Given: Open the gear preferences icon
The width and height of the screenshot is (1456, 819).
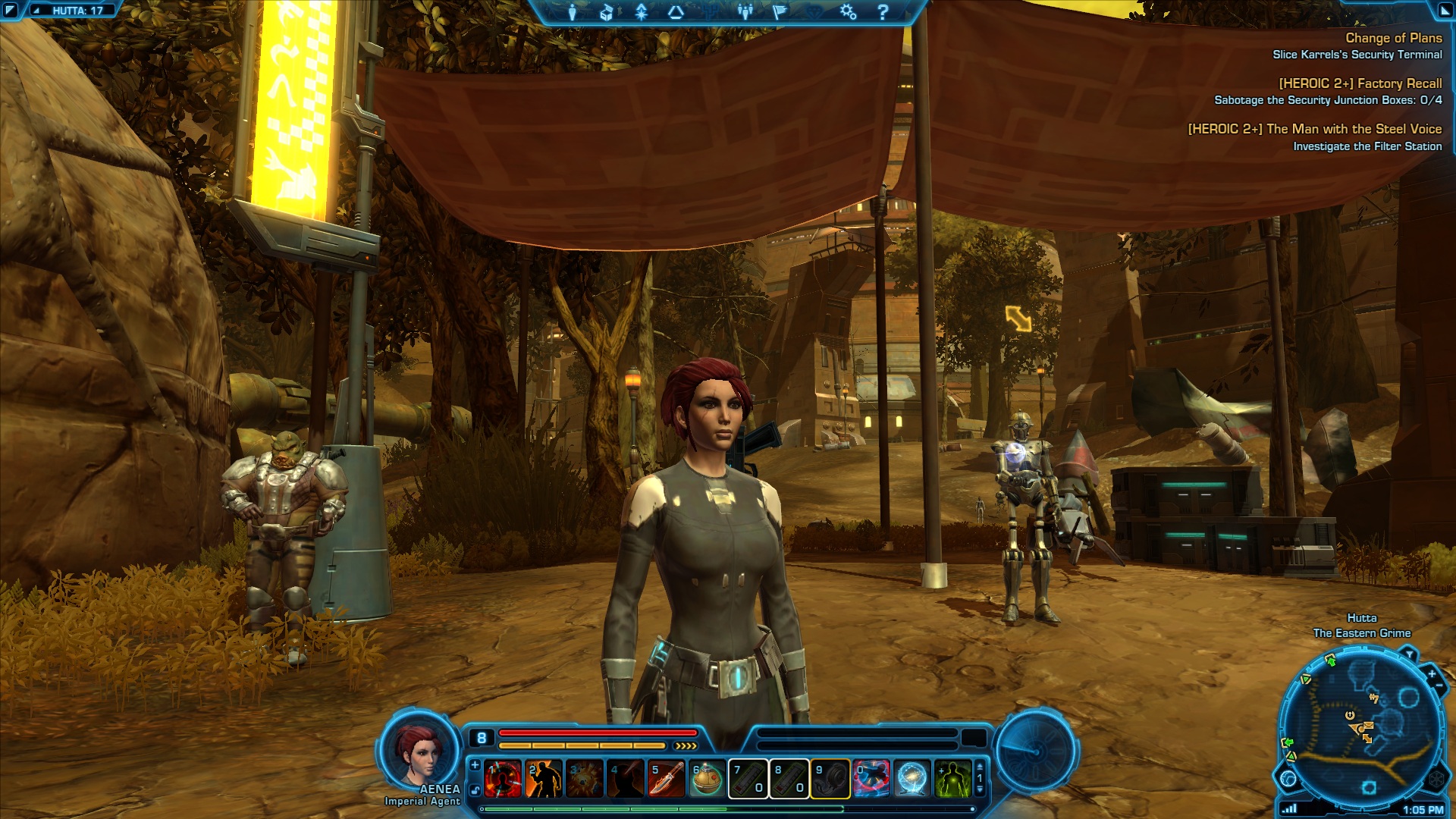Looking at the screenshot, I should click(x=848, y=12).
